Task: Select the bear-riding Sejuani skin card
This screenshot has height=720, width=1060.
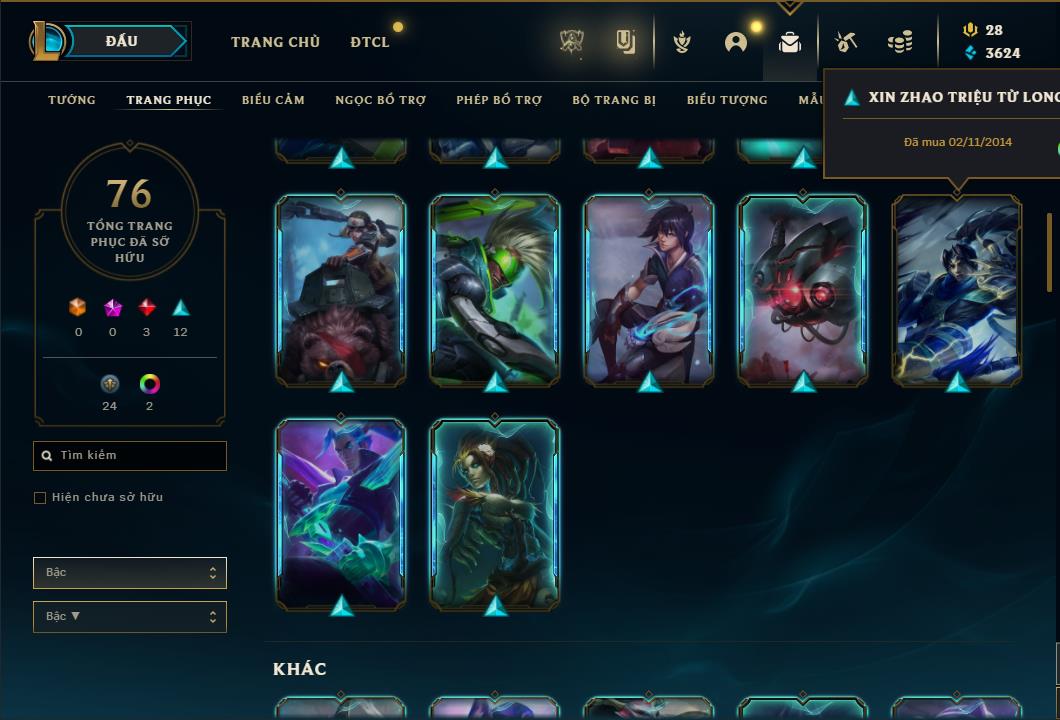Action: 341,290
